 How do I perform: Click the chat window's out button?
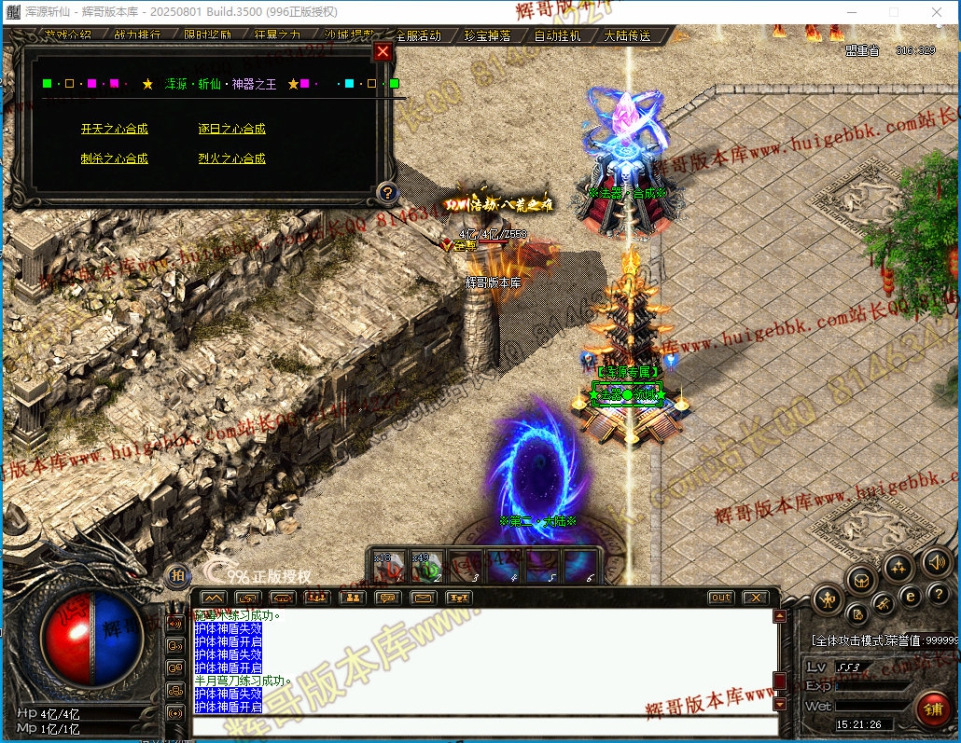pos(720,598)
